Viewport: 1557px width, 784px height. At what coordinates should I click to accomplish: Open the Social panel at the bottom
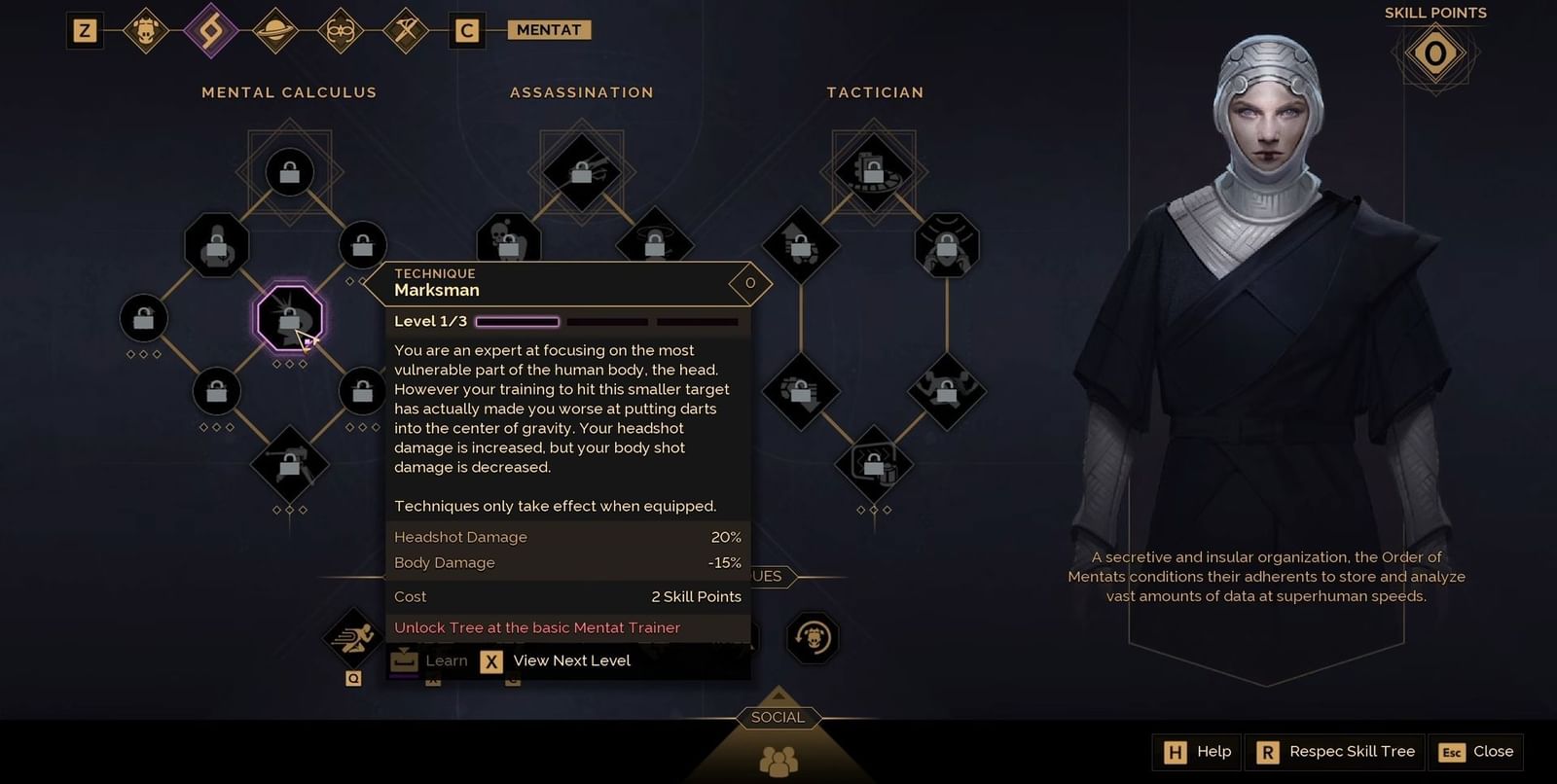[778, 718]
